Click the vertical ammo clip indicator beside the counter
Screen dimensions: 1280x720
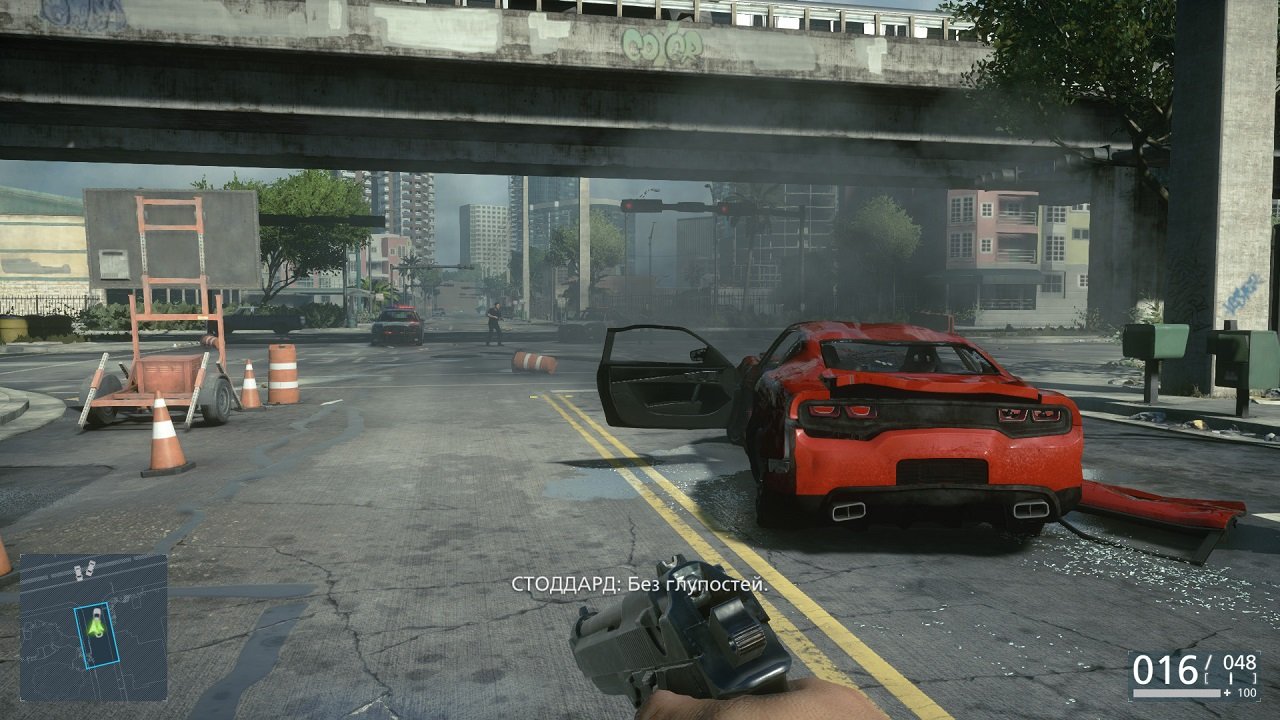point(1230,677)
